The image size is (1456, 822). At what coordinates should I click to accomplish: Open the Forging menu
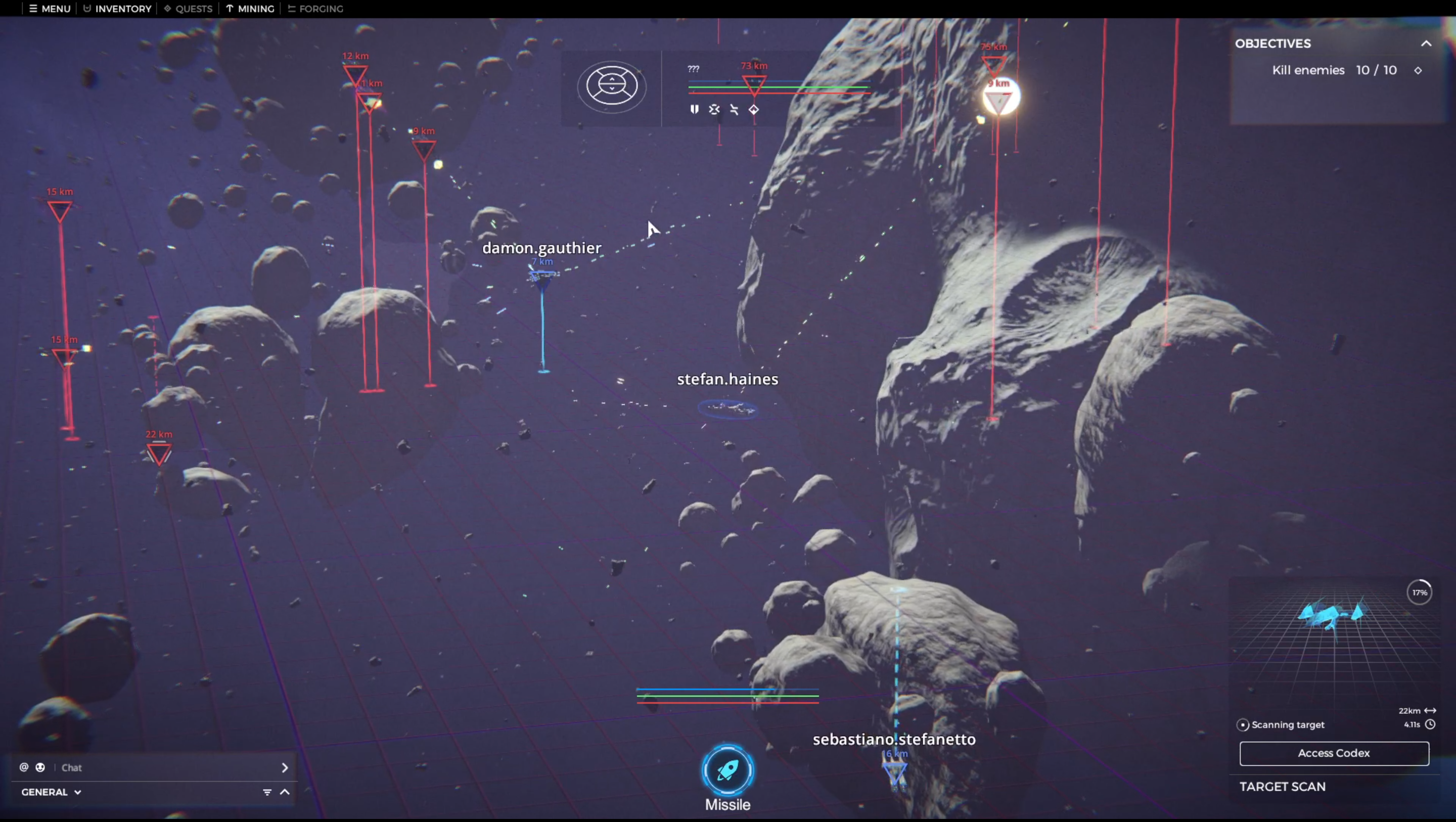[x=315, y=9]
